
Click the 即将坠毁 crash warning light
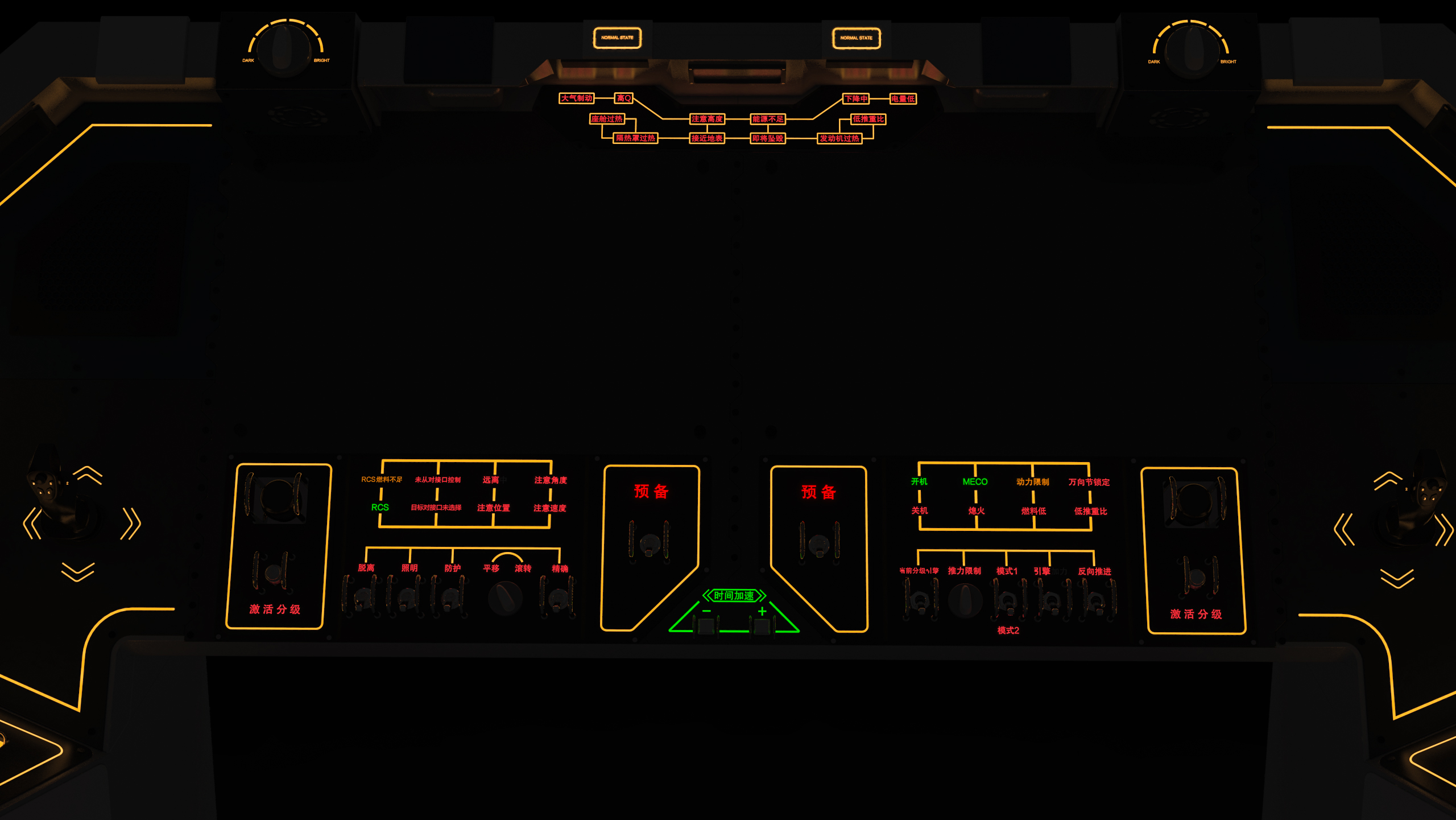767,138
